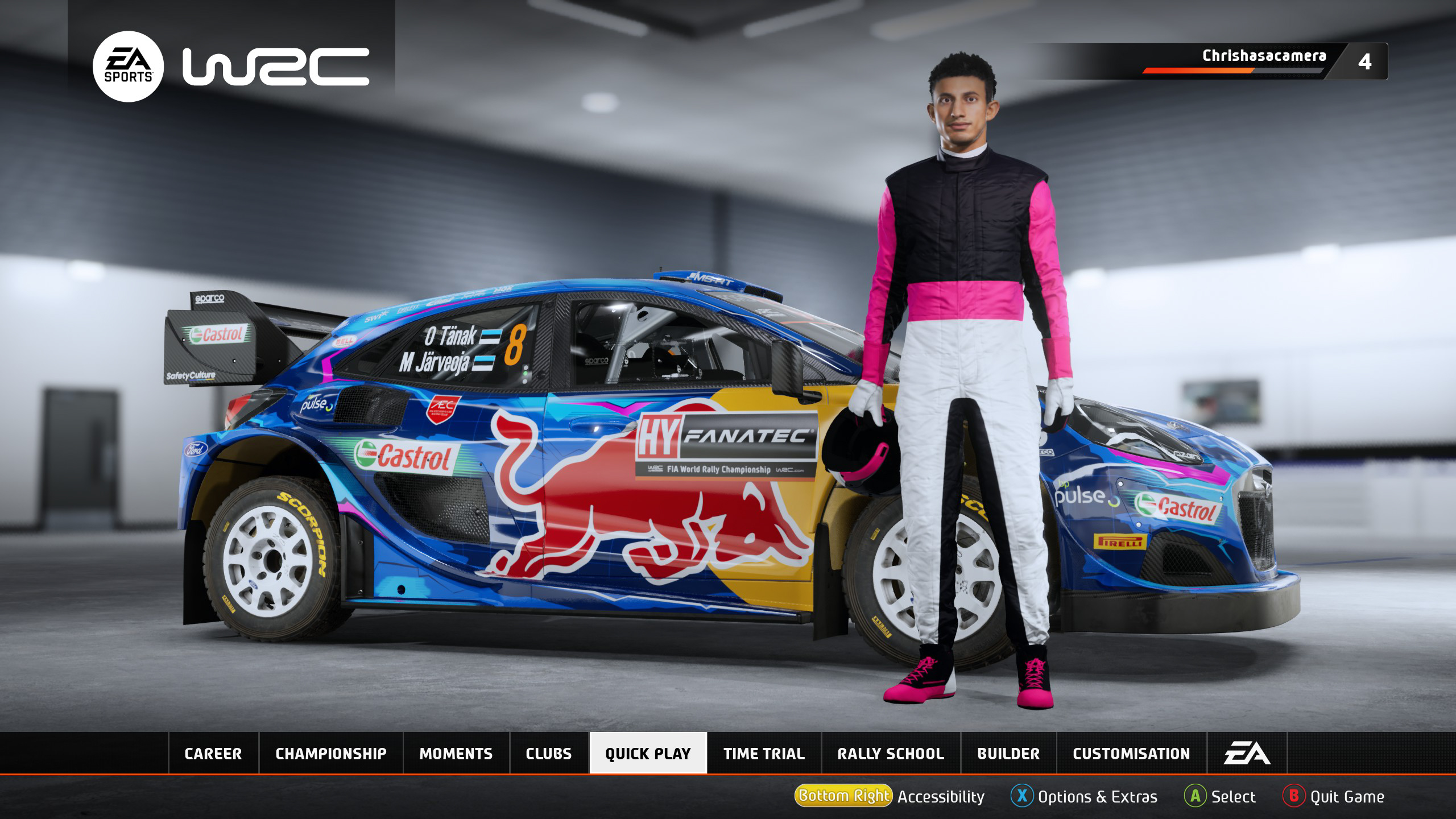Choose Quick Play
The image size is (1456, 819).
coord(648,754)
